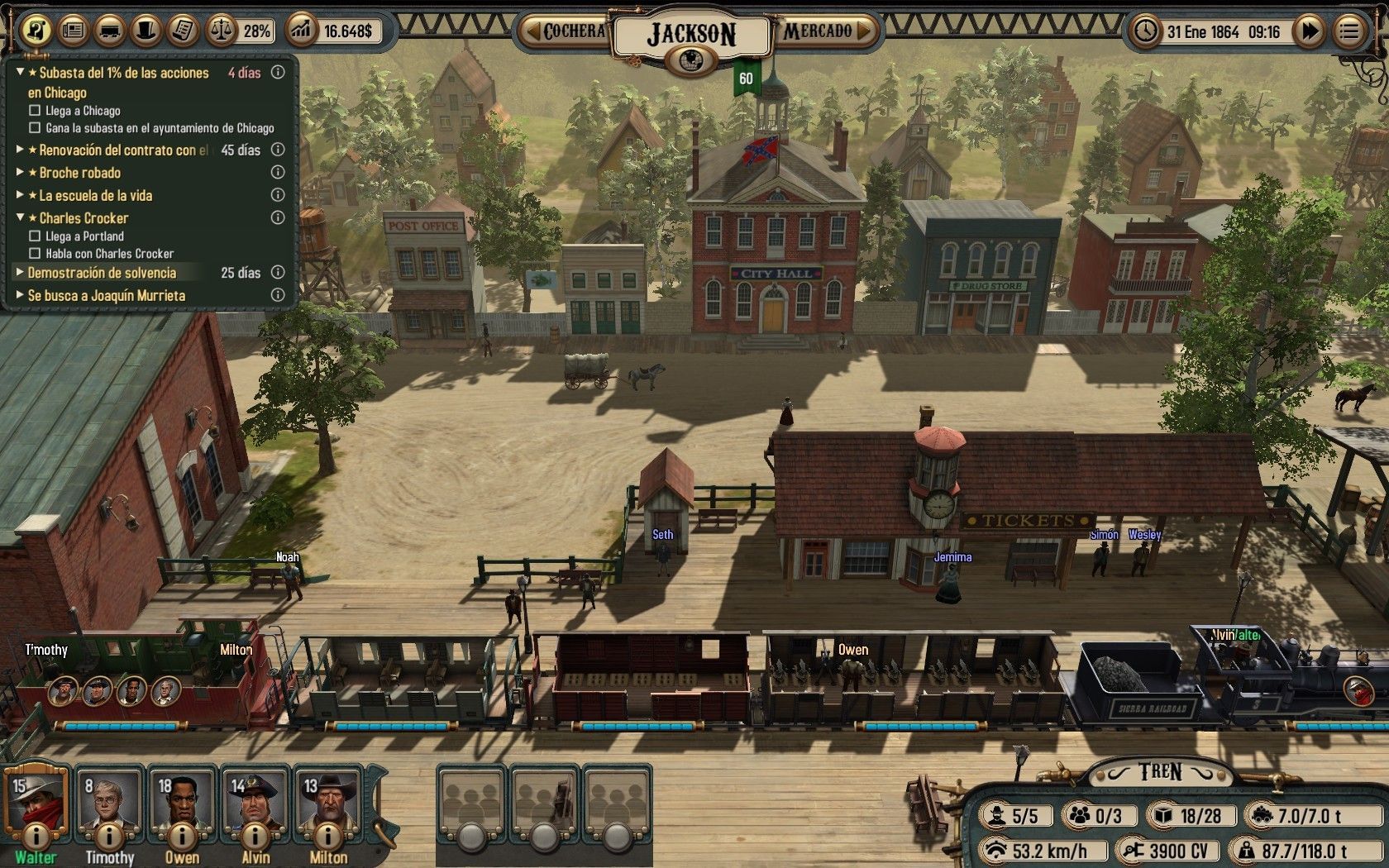Expand the Broche robado quest
The width and height of the screenshot is (1389, 868).
point(21,173)
